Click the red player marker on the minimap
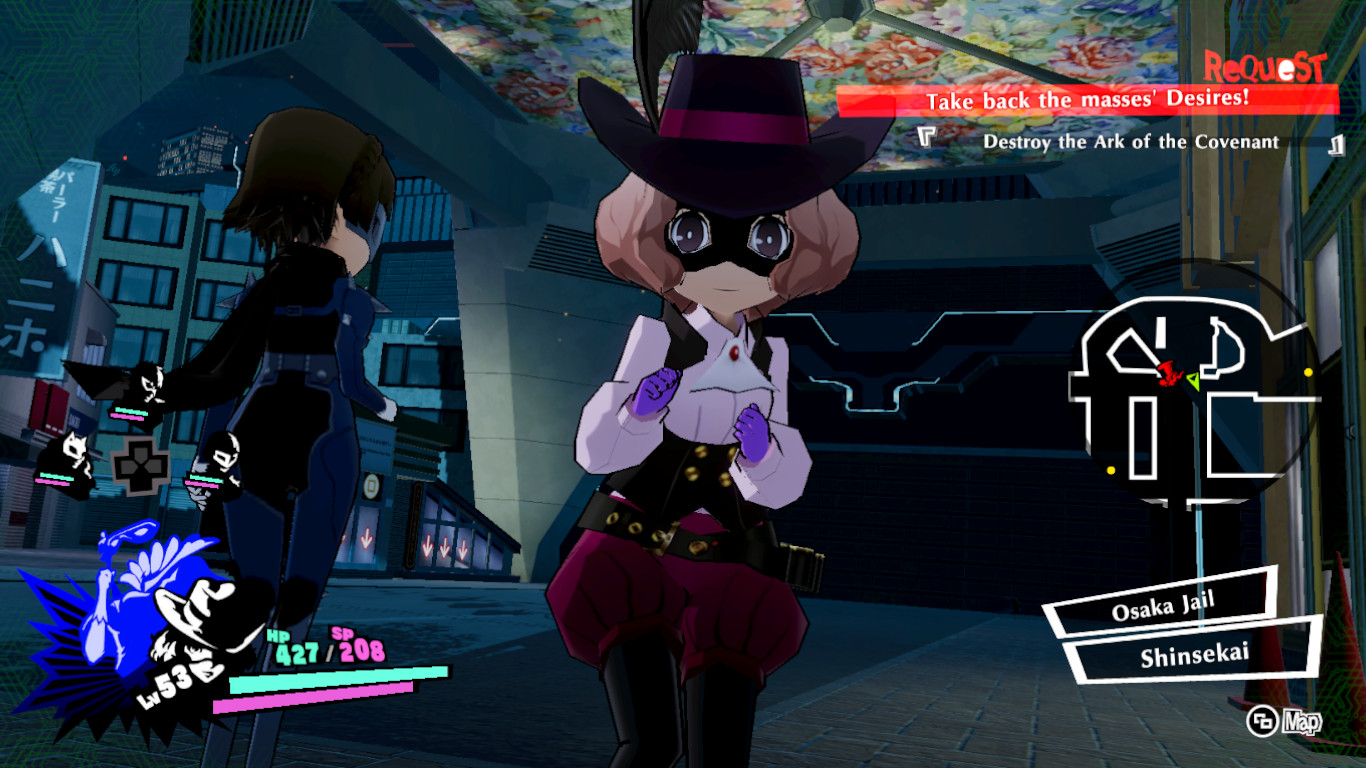Screen dimensions: 1366x768 point(1167,374)
